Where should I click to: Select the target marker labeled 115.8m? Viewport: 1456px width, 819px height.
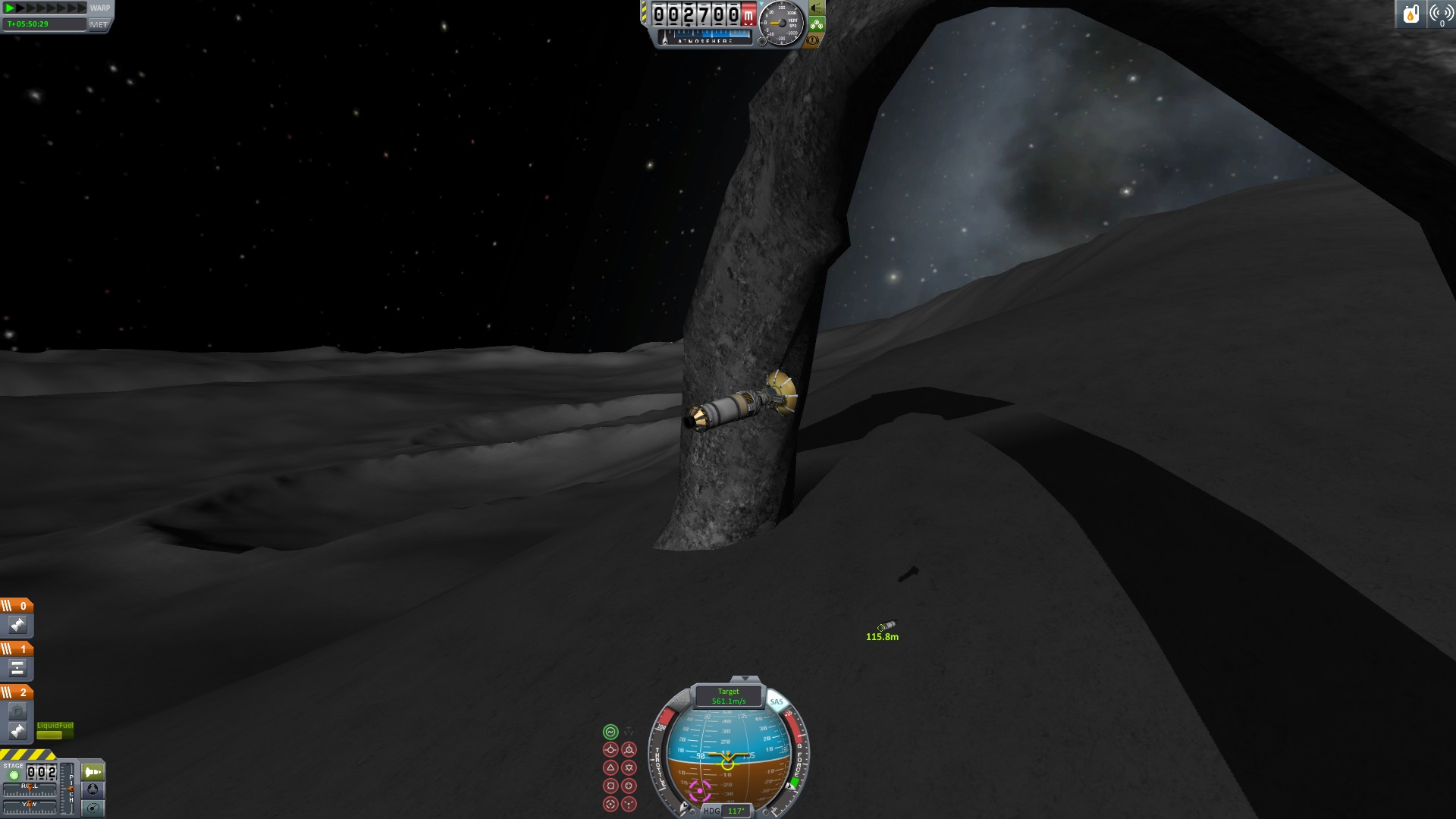tap(886, 626)
